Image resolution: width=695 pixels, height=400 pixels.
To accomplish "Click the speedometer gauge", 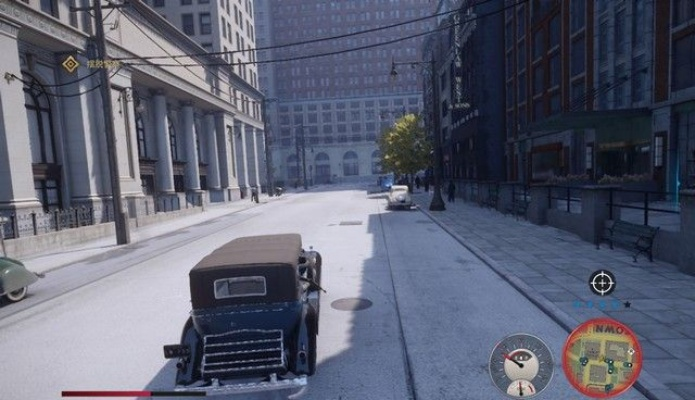I will tap(520, 364).
